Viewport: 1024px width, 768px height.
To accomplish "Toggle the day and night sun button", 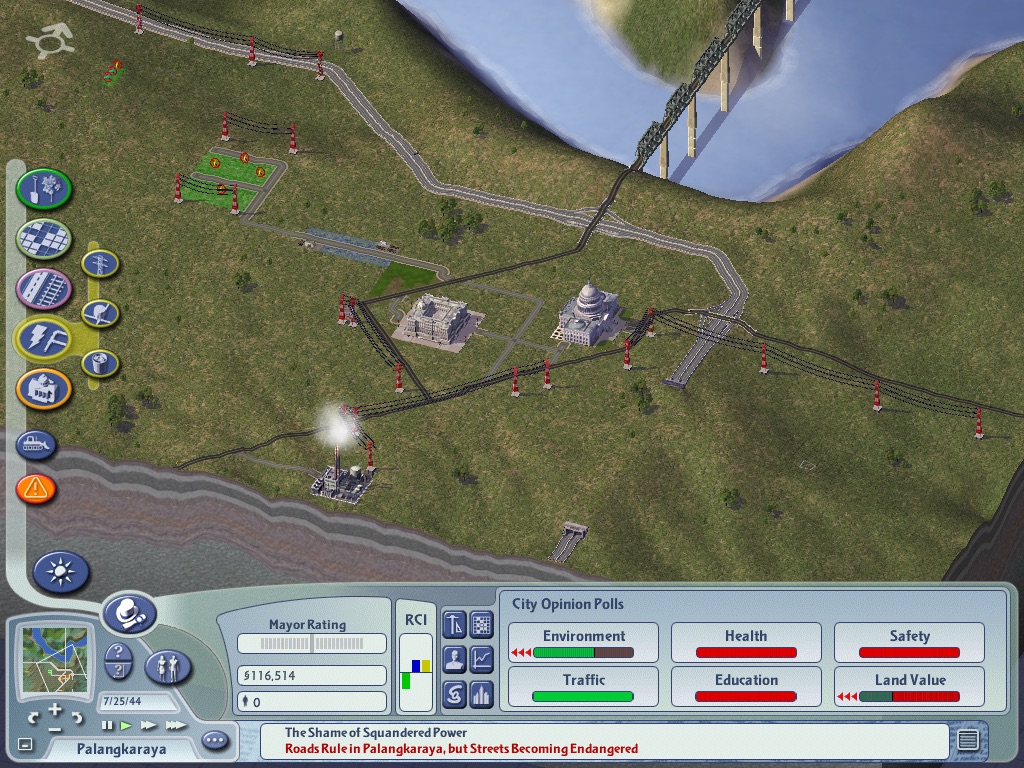I will pos(61,572).
